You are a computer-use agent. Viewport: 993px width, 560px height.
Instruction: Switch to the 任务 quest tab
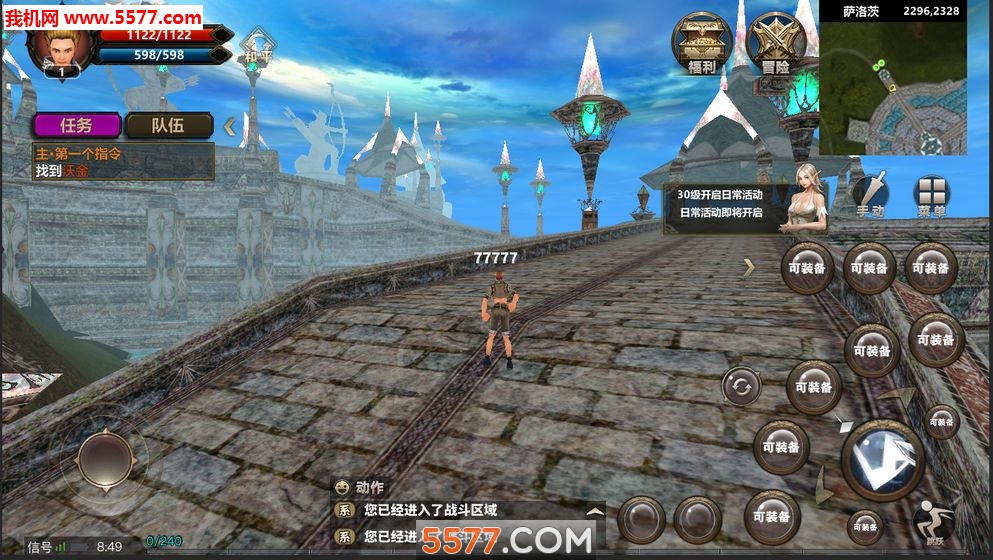point(77,125)
